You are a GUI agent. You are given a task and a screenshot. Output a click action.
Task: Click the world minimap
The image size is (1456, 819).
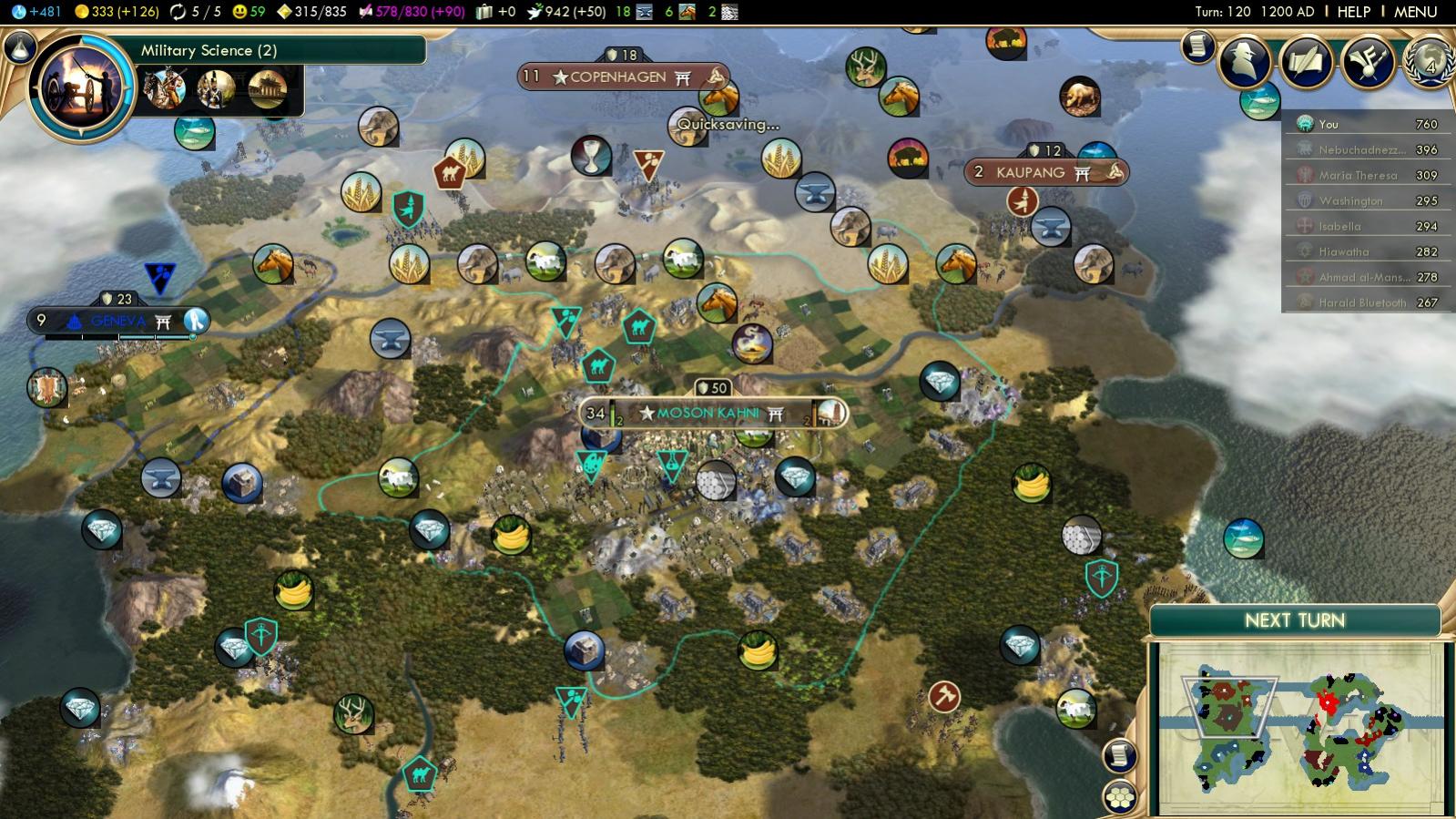[x=1298, y=729]
